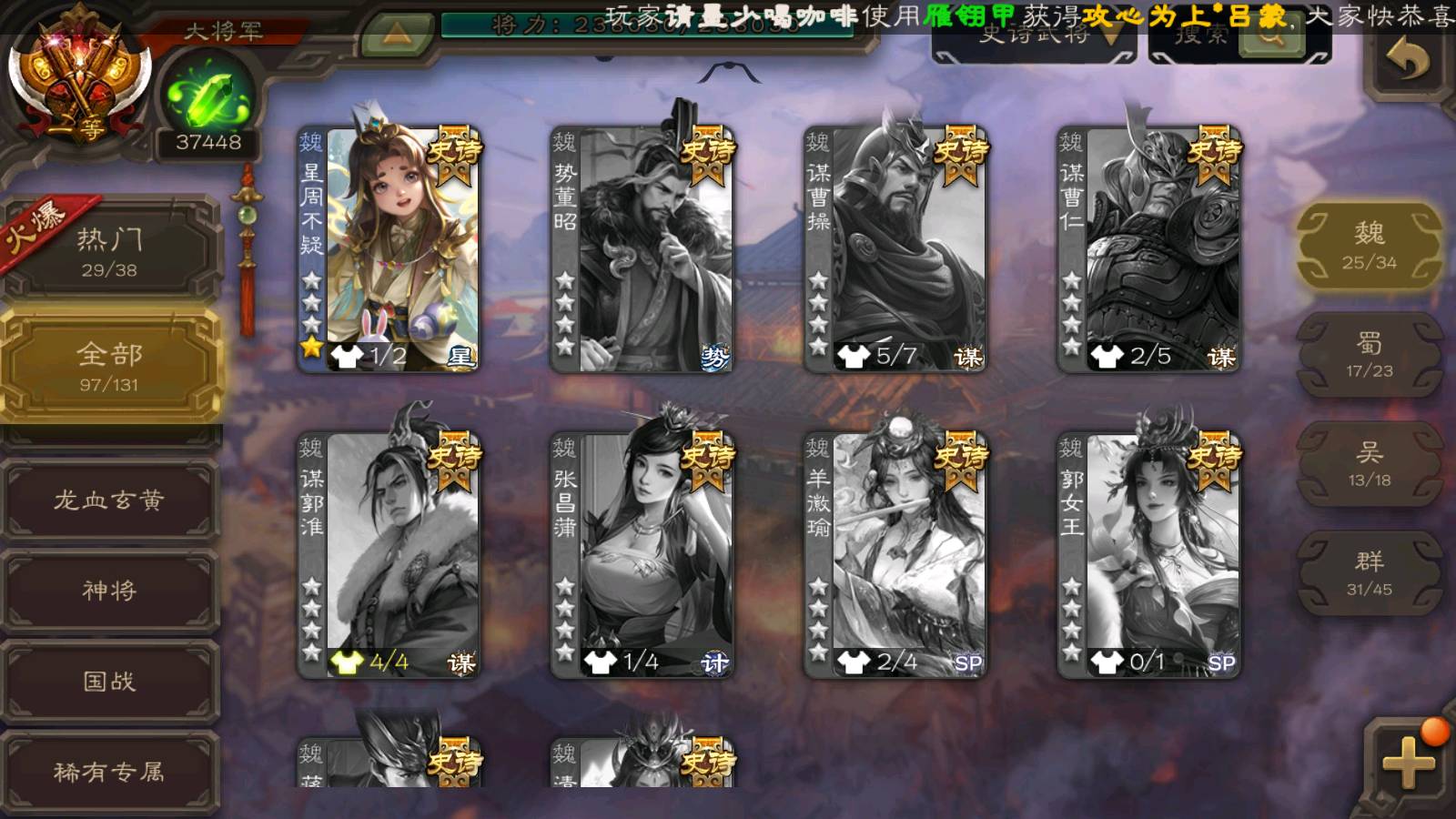
Task: Click the golden plus button
Action: pos(1408,762)
